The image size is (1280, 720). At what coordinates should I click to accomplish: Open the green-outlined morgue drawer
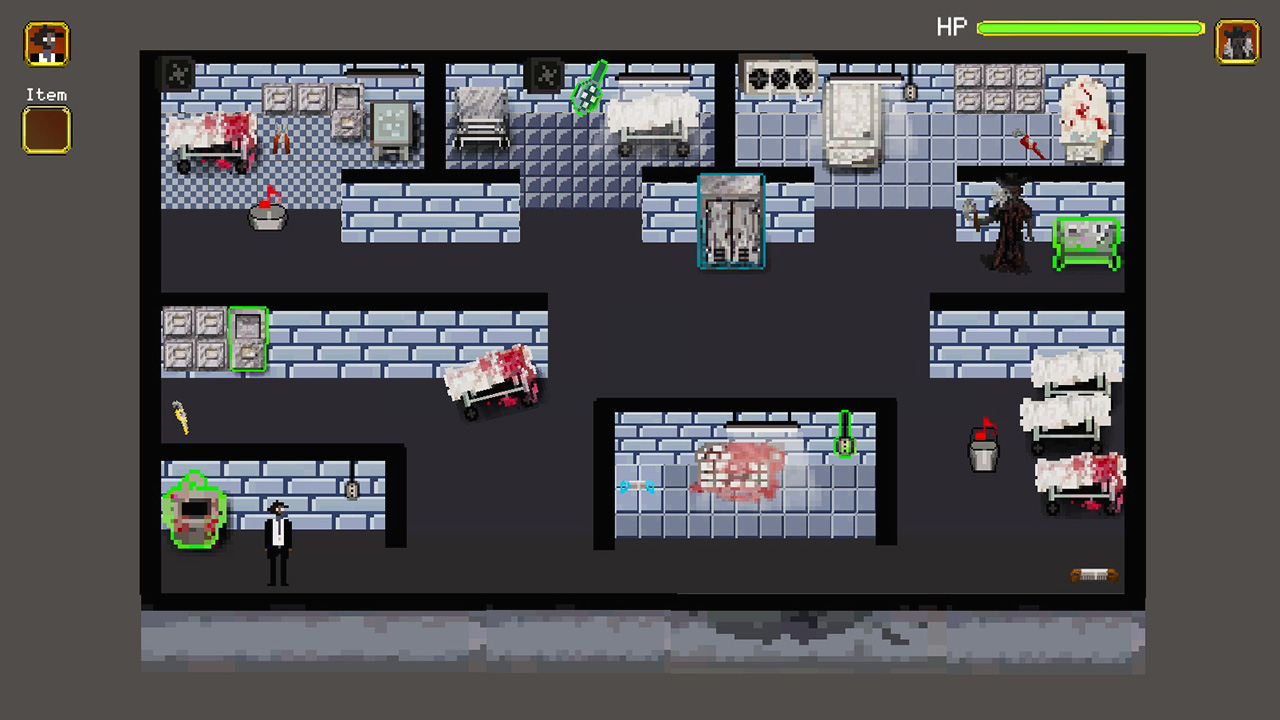tap(248, 340)
